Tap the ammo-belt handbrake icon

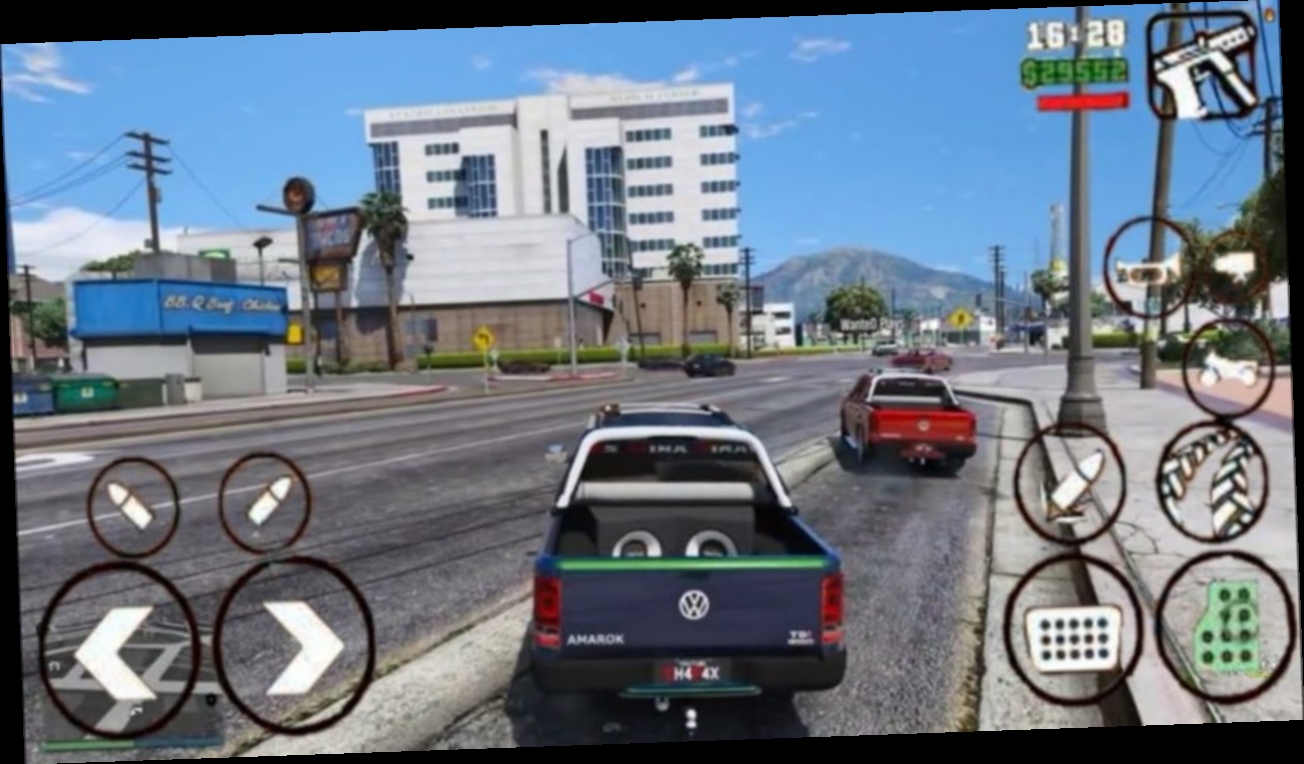click(x=1210, y=483)
